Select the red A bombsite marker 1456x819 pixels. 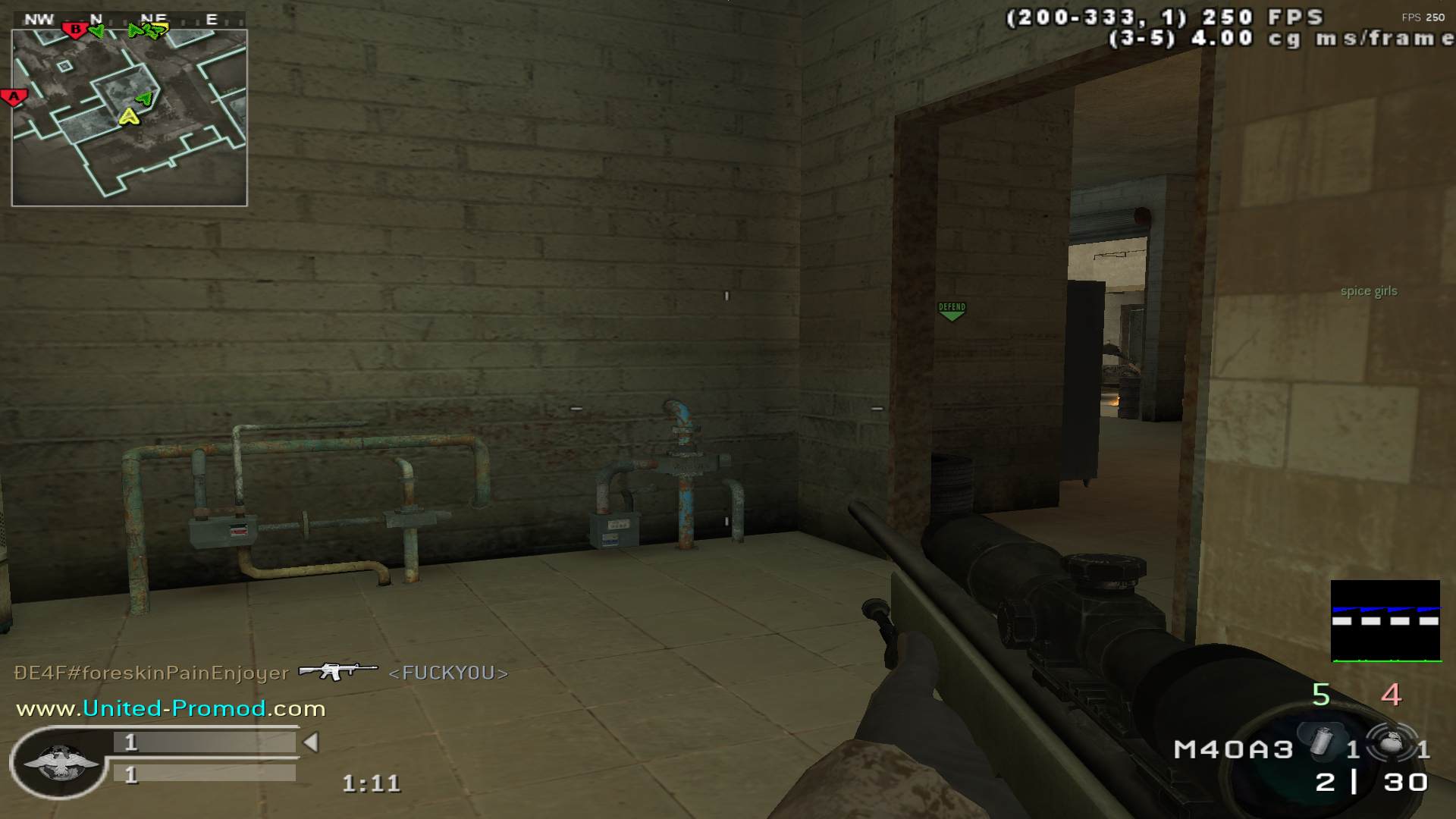14,97
